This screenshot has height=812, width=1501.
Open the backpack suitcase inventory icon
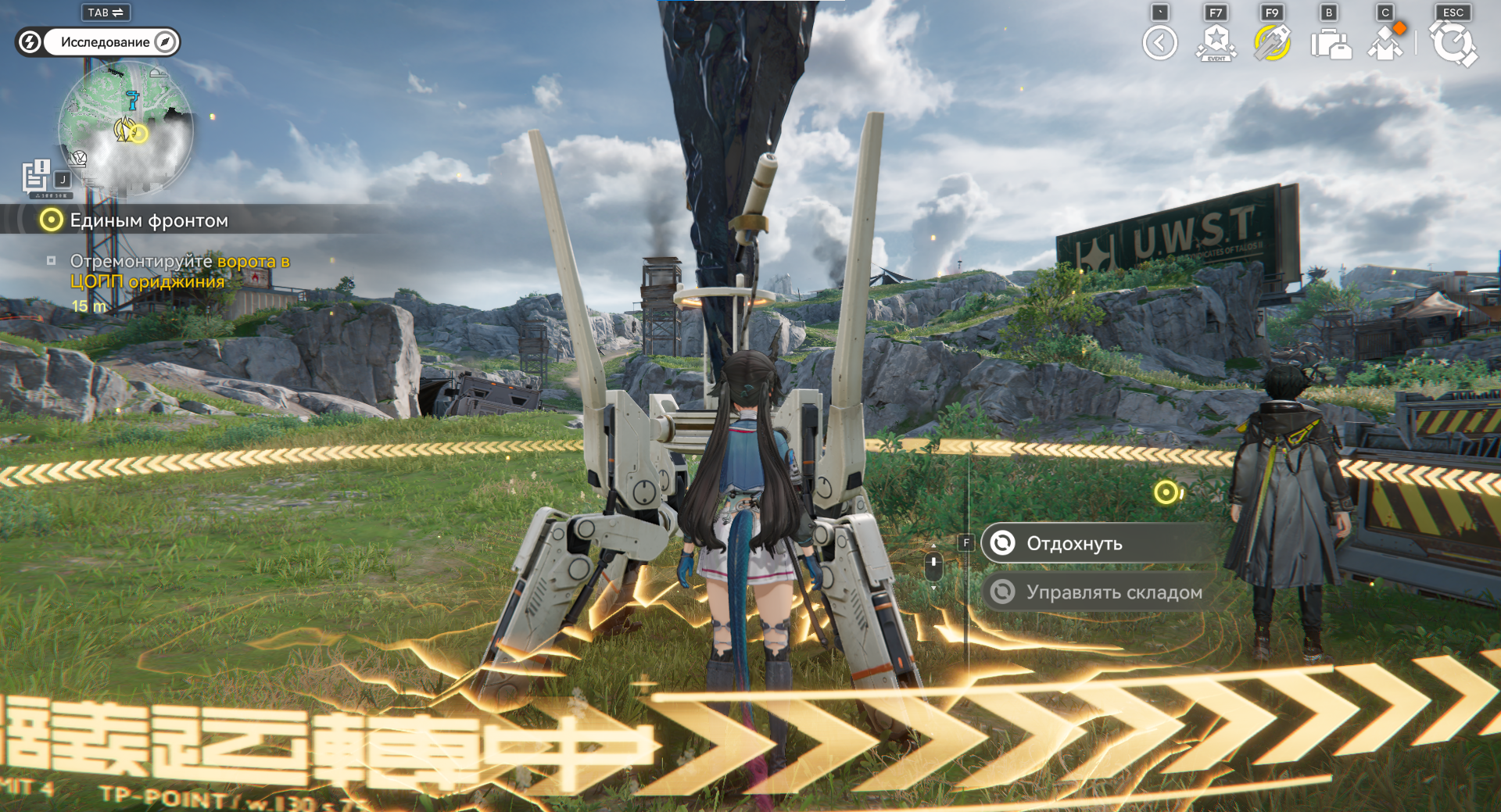[x=1330, y=44]
